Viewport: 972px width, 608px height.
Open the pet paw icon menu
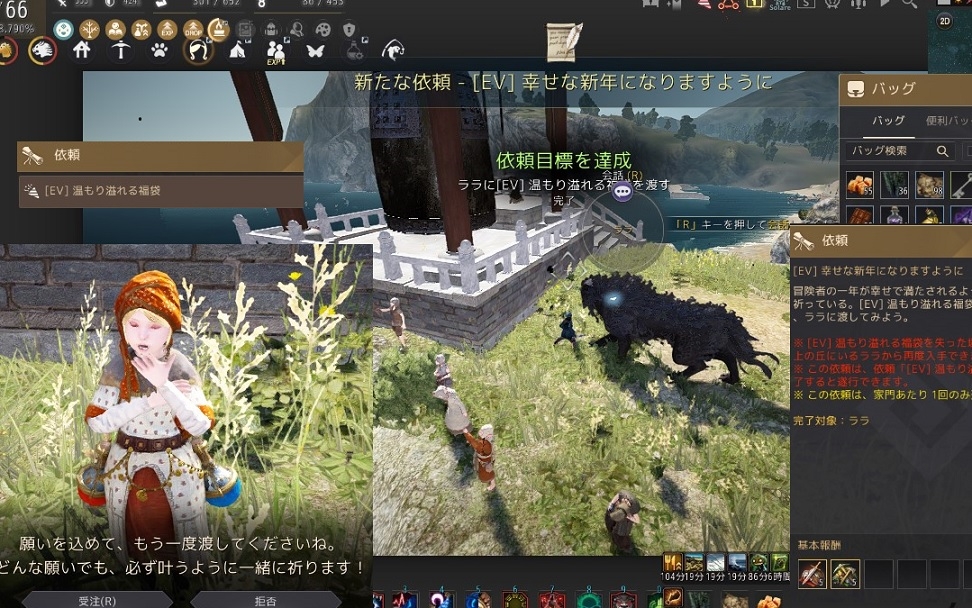point(159,49)
